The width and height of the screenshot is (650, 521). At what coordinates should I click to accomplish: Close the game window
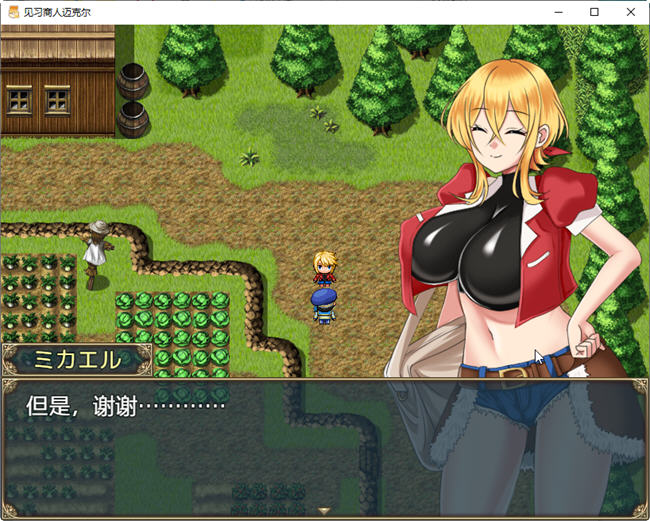coord(628,12)
